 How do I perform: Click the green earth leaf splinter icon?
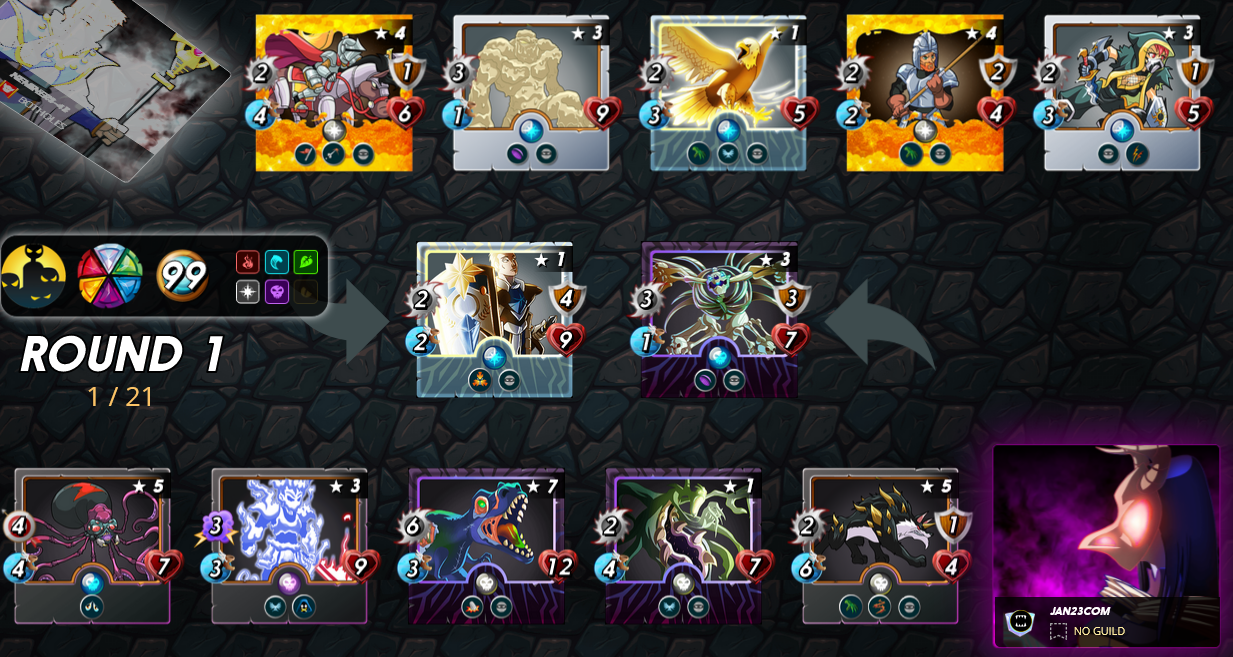coord(306,262)
